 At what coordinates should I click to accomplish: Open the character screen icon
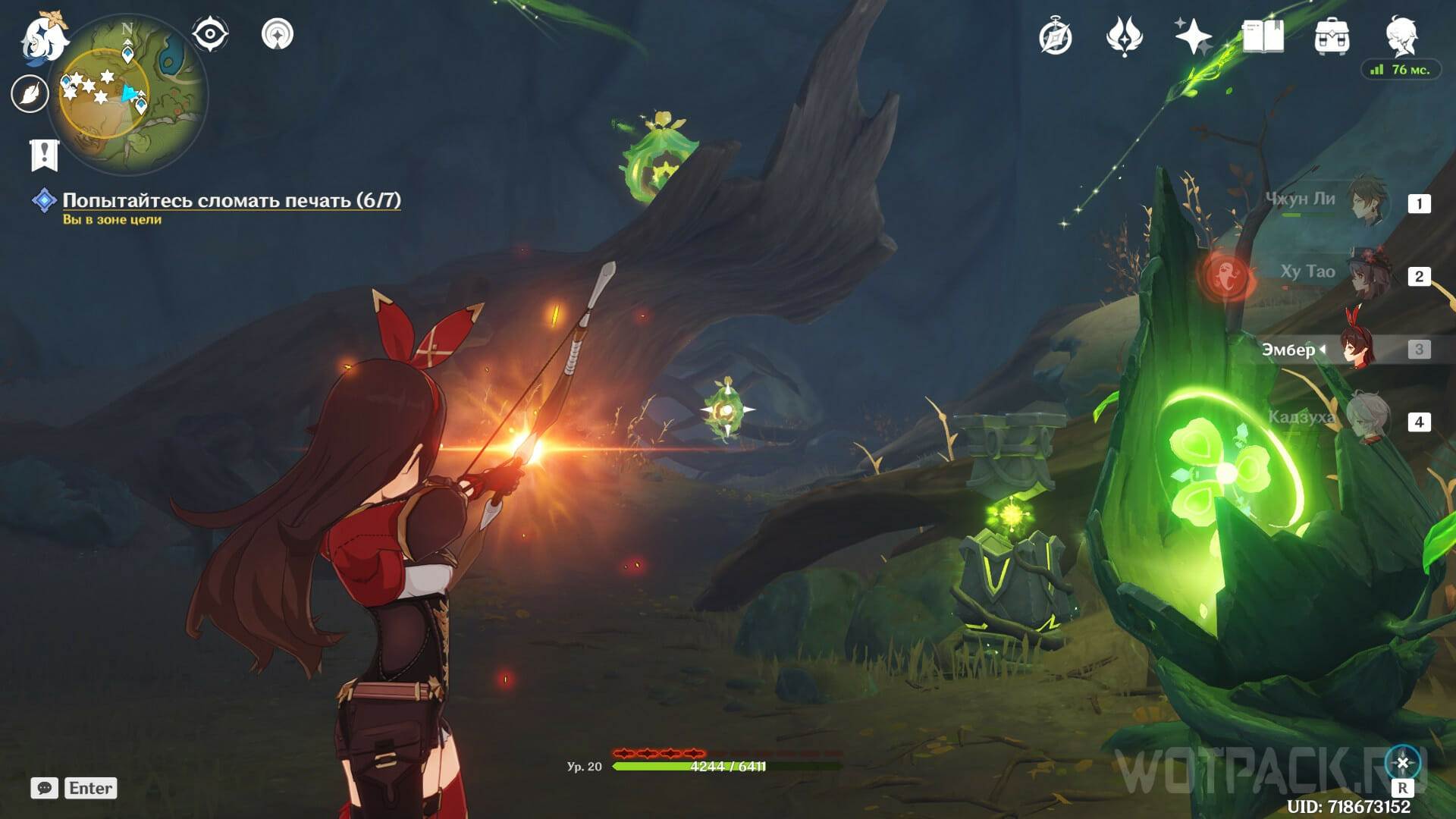pyautogui.click(x=1401, y=36)
